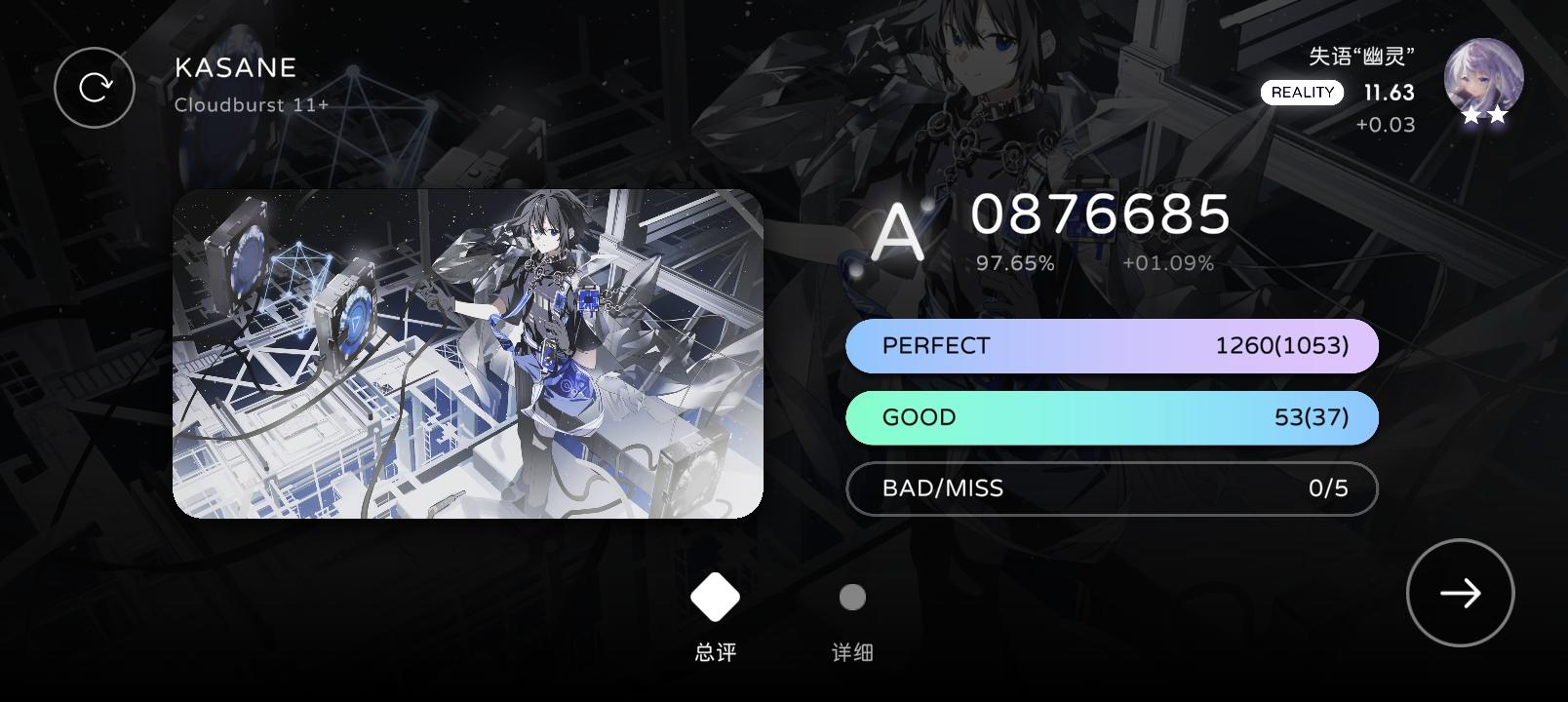Click the song title KASANE
1568x702 pixels.
click(234, 67)
